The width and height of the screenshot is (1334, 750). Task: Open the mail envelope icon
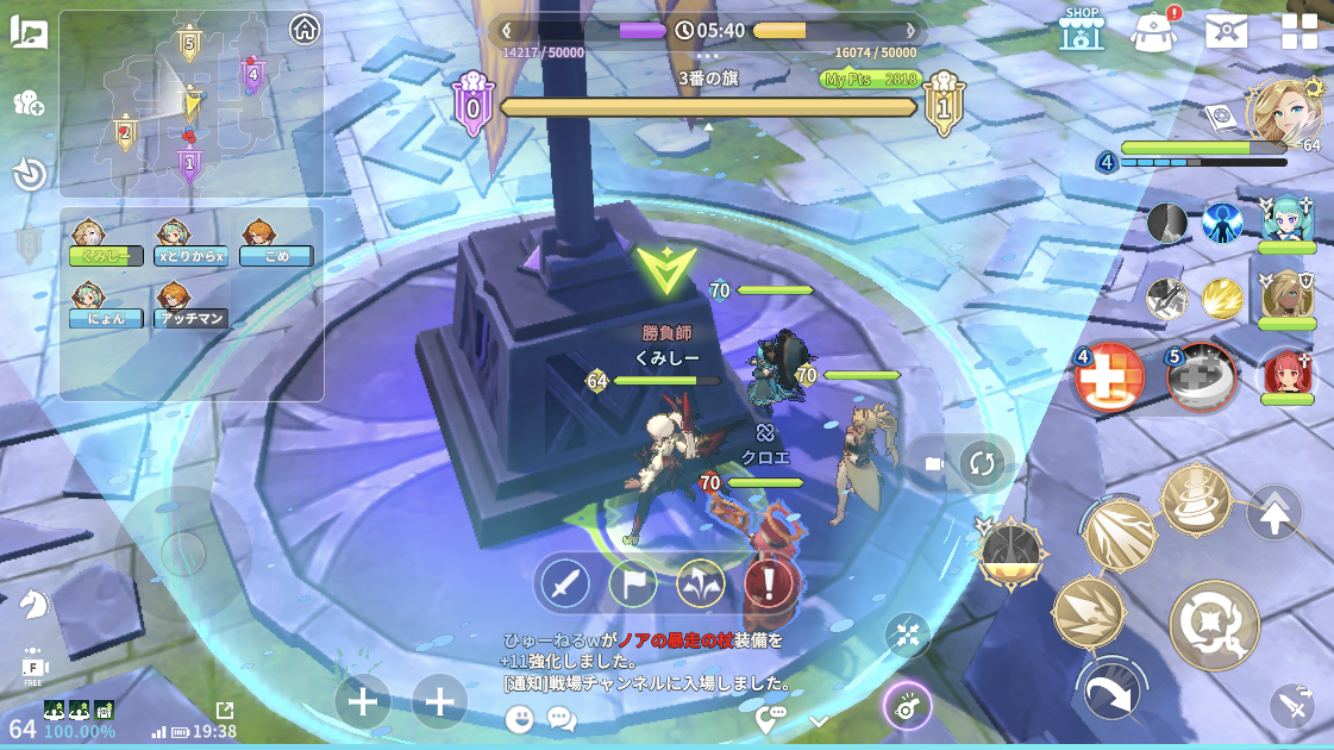1226,31
